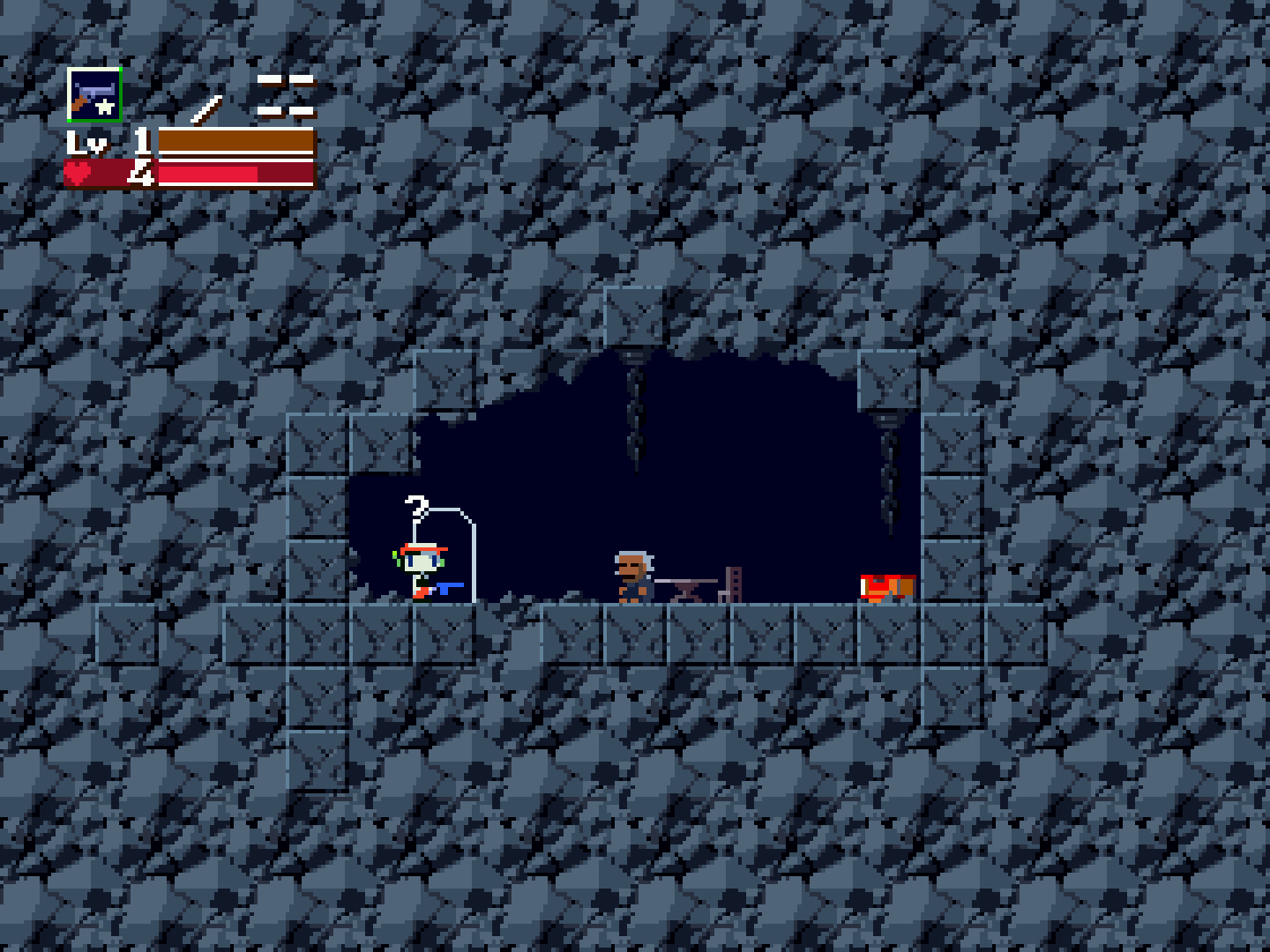Image resolution: width=1270 pixels, height=952 pixels.
Task: Click the orange EXP bar
Action: tap(234, 139)
